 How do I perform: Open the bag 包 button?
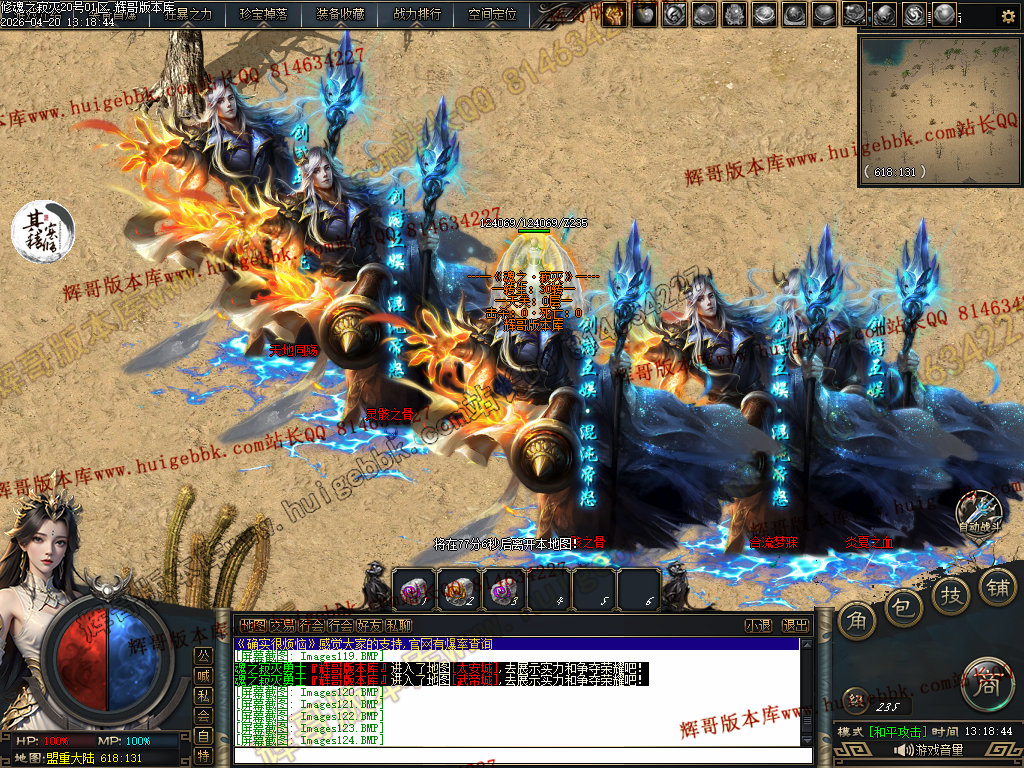point(904,607)
